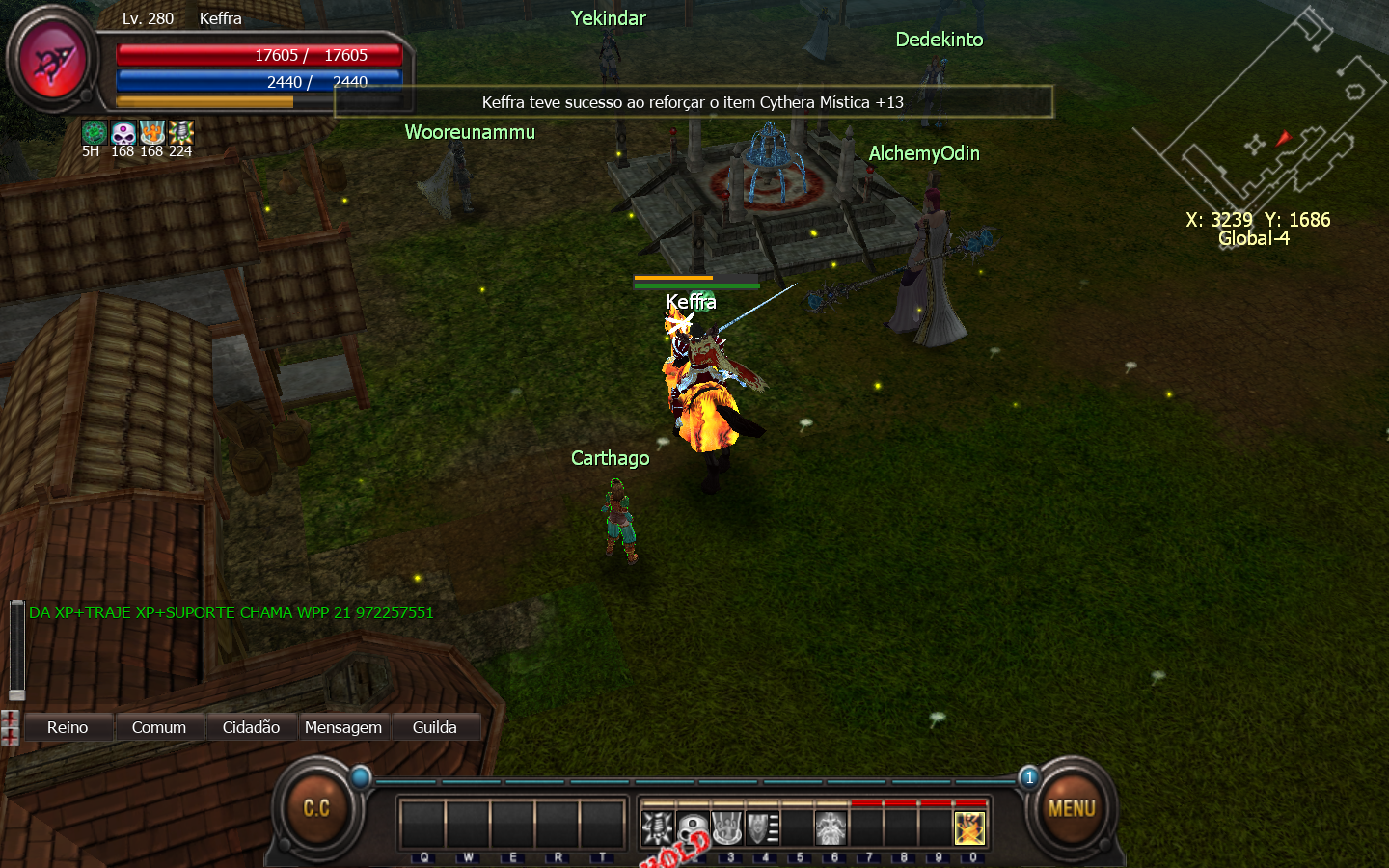
Task: Activate the trident crest skill in slot 3
Action: tap(727, 827)
